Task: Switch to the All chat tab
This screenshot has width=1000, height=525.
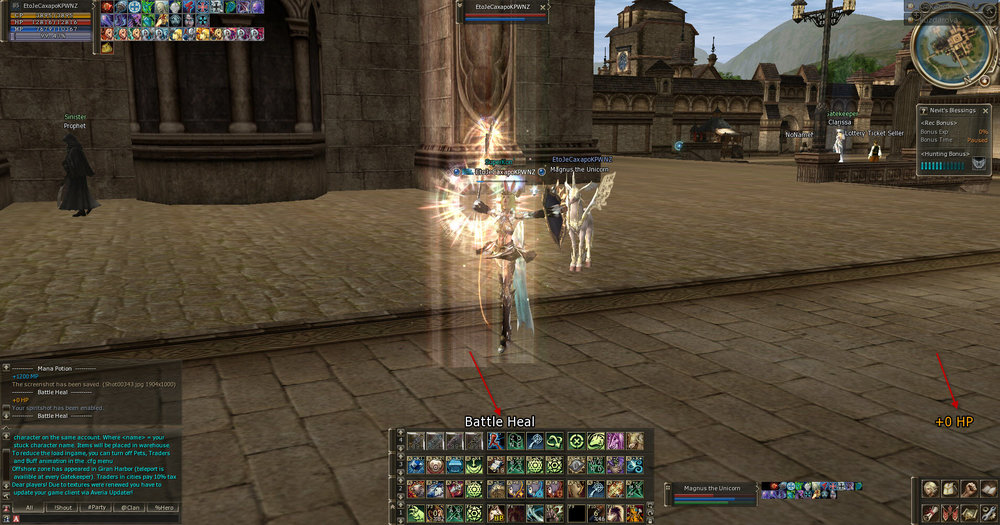Action: (x=30, y=507)
